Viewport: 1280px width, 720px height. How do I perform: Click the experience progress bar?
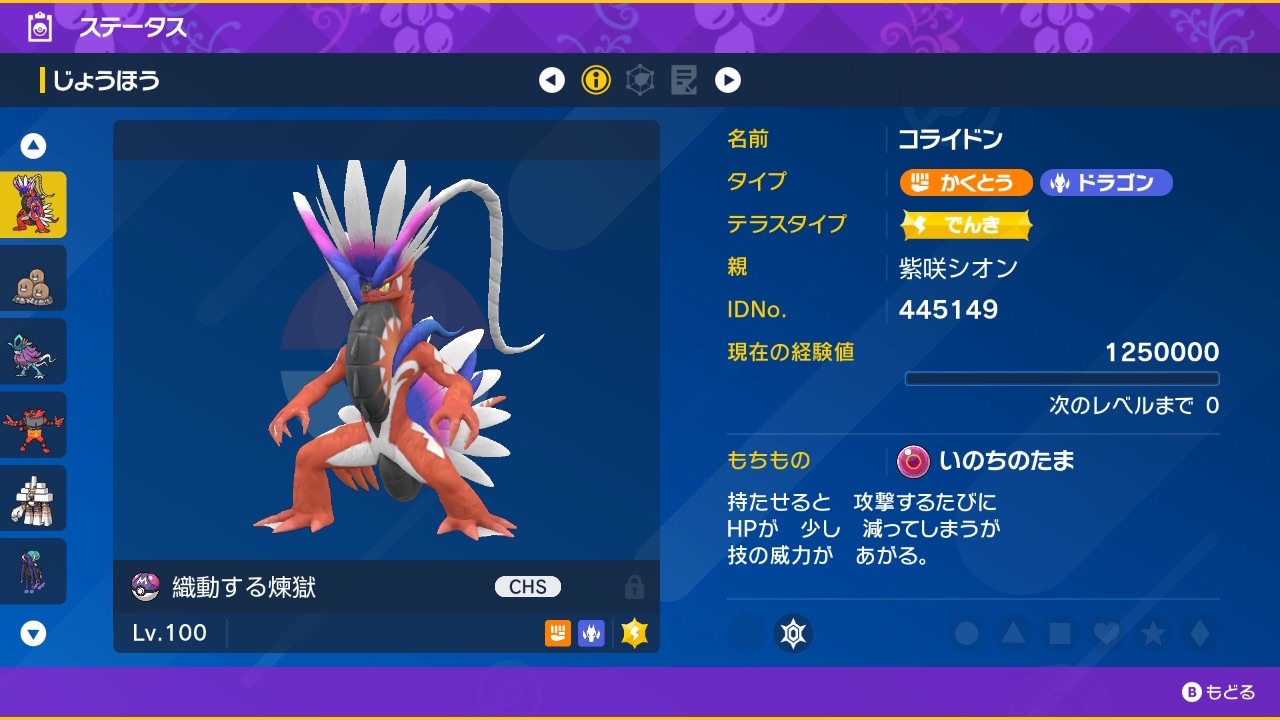coord(1062,378)
